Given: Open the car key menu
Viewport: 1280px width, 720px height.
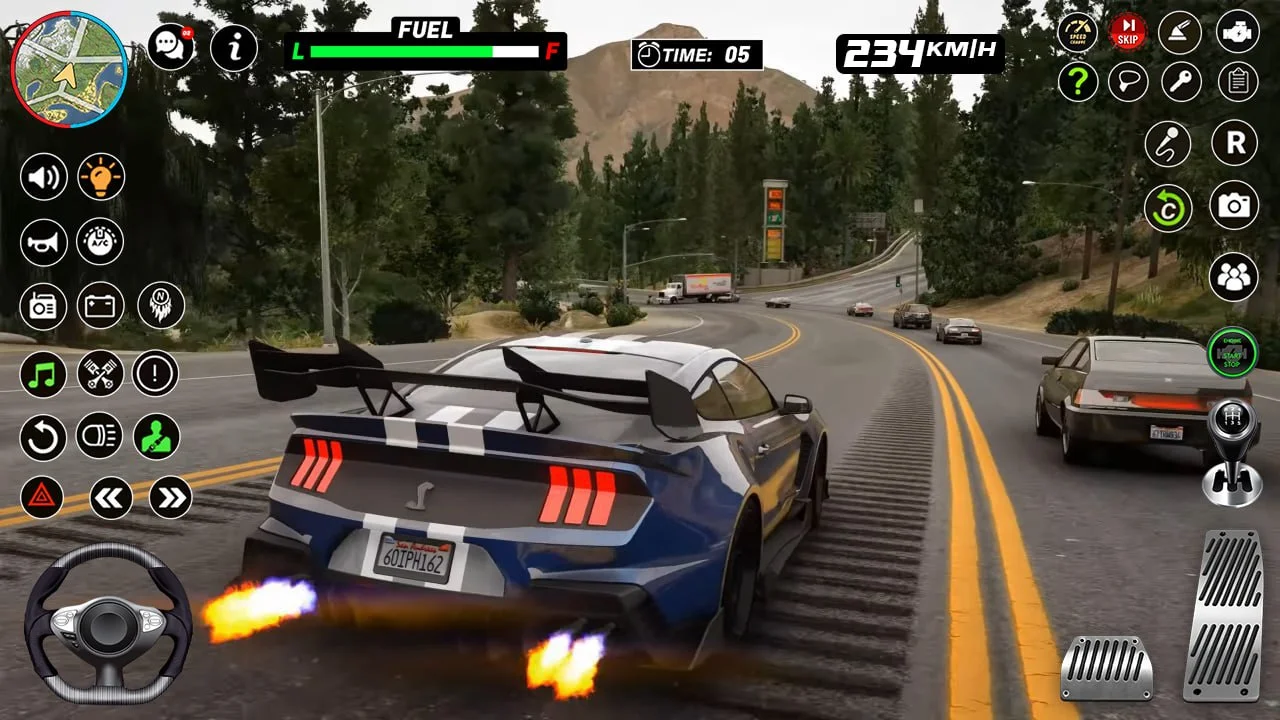Looking at the screenshot, I should (1180, 82).
